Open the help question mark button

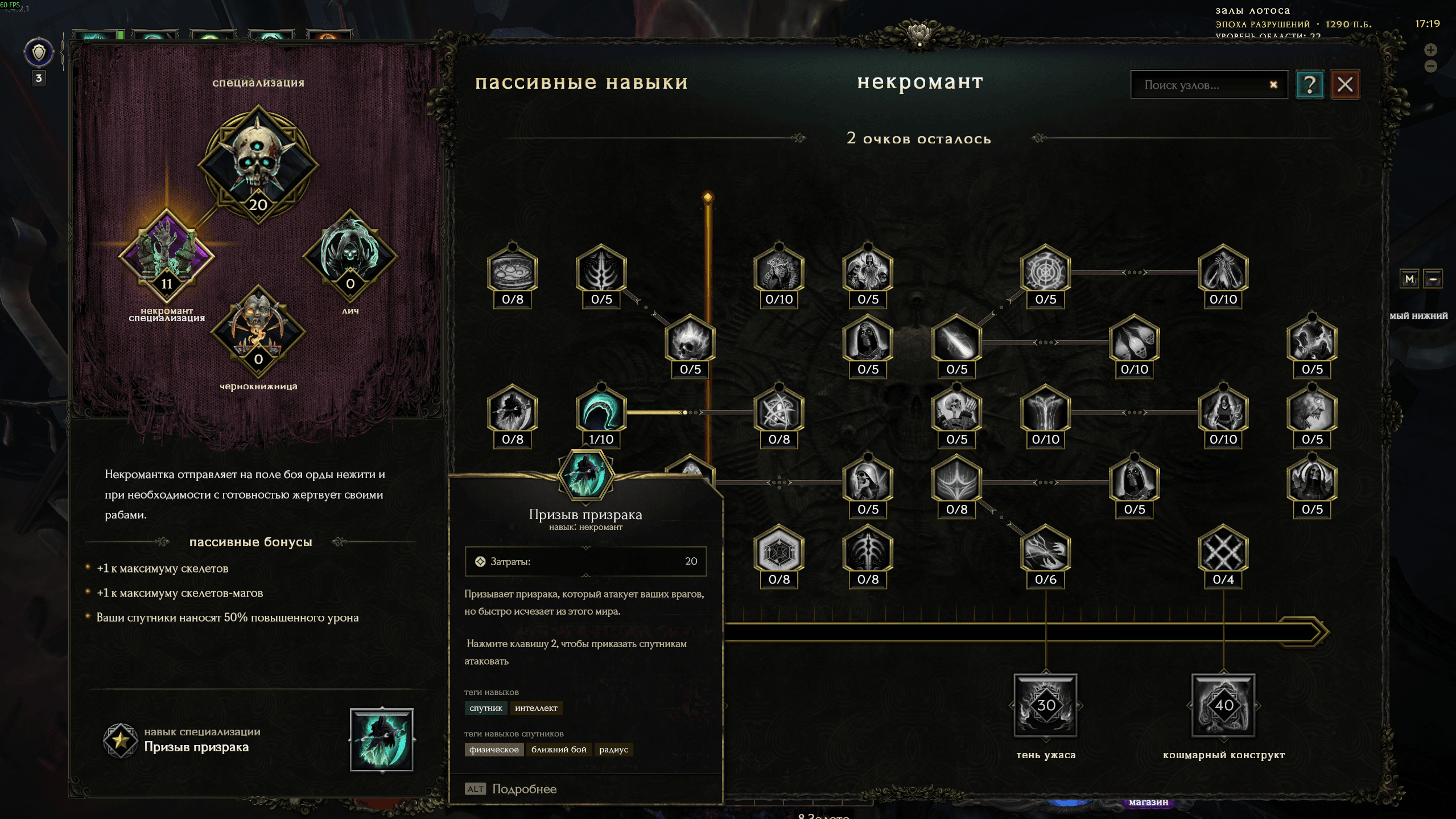pyautogui.click(x=1309, y=85)
